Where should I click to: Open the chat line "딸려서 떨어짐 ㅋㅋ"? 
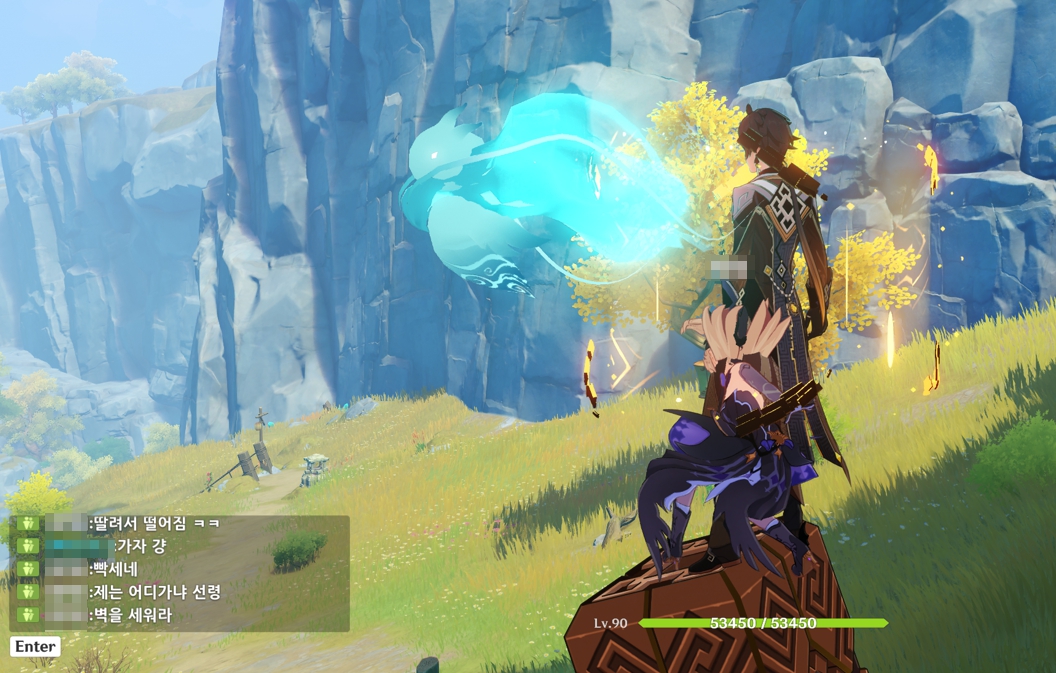tap(157, 523)
